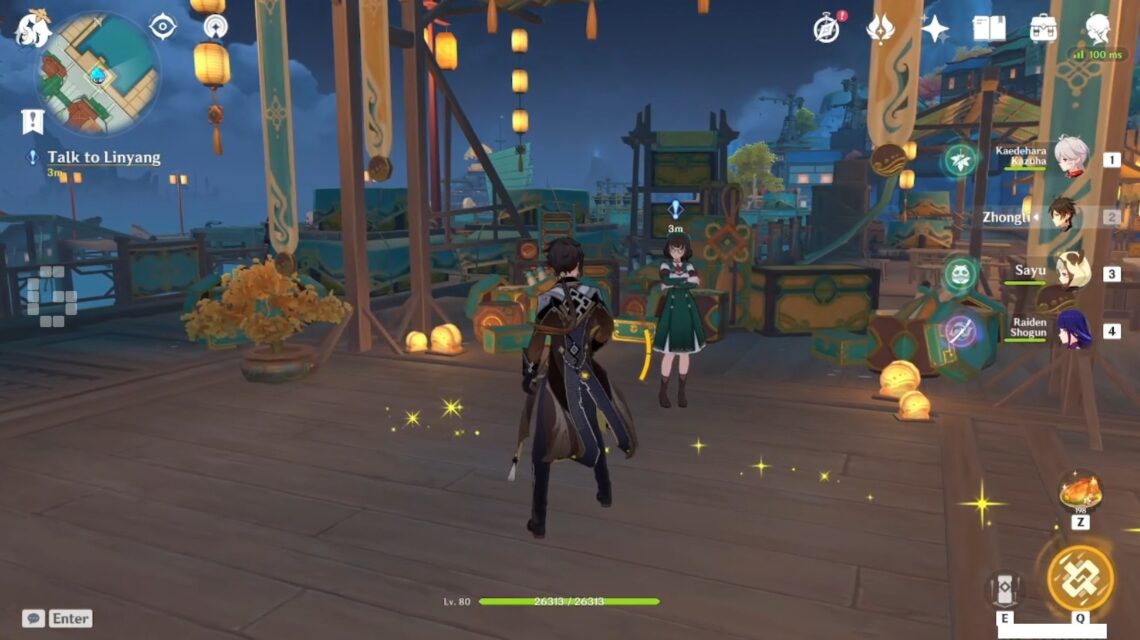Open the chat box

click(x=57, y=618)
